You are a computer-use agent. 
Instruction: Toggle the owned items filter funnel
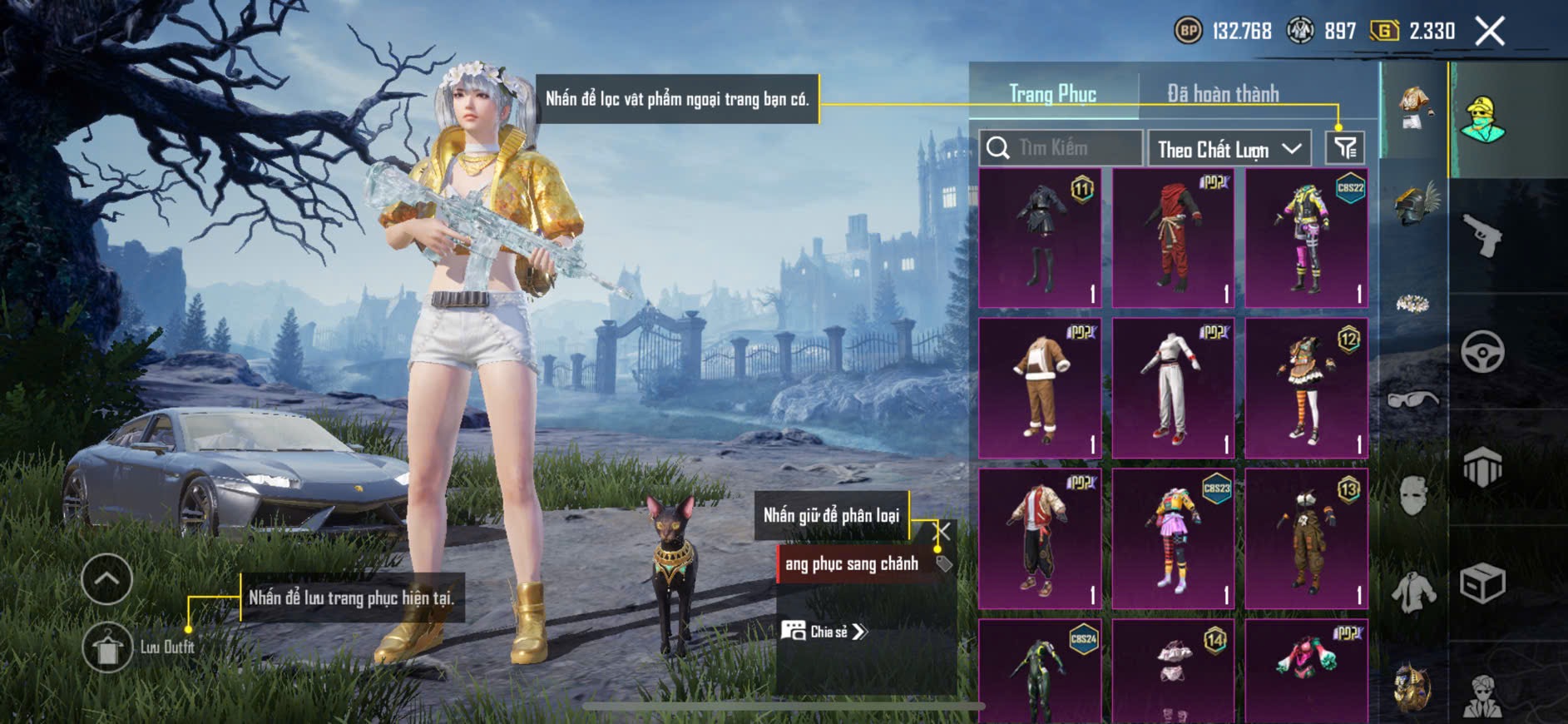click(x=1345, y=148)
